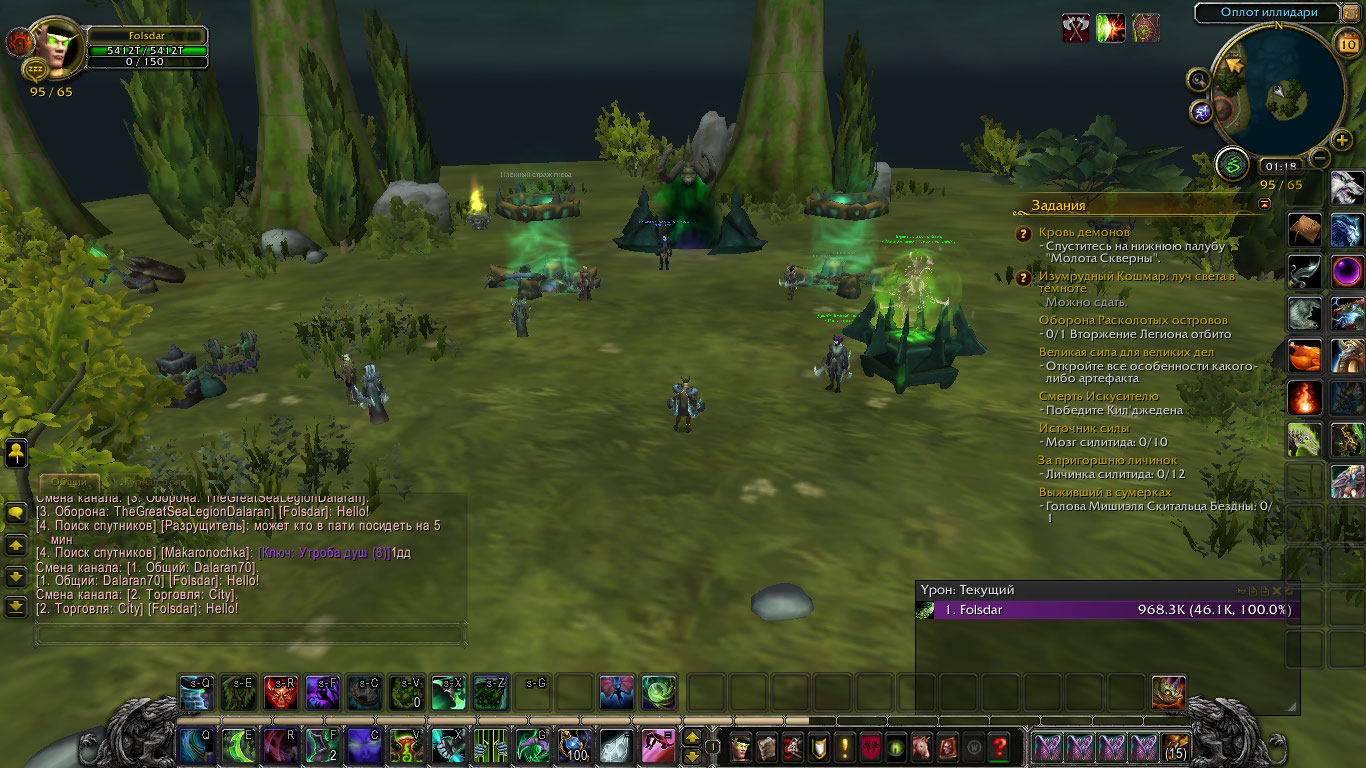Open the character info micro button
The width and height of the screenshot is (1366, 768).
(x=740, y=746)
